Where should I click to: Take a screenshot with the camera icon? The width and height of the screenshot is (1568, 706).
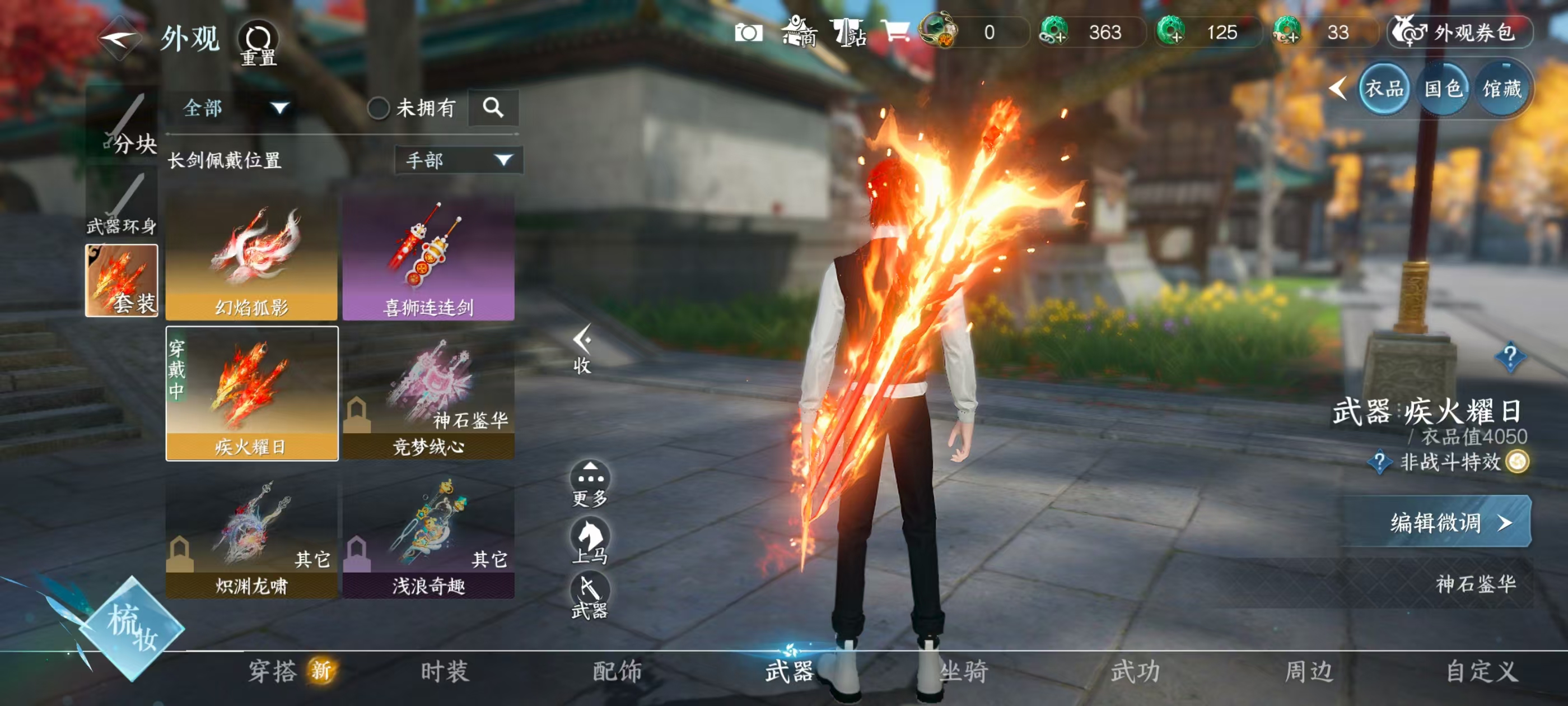(x=750, y=34)
